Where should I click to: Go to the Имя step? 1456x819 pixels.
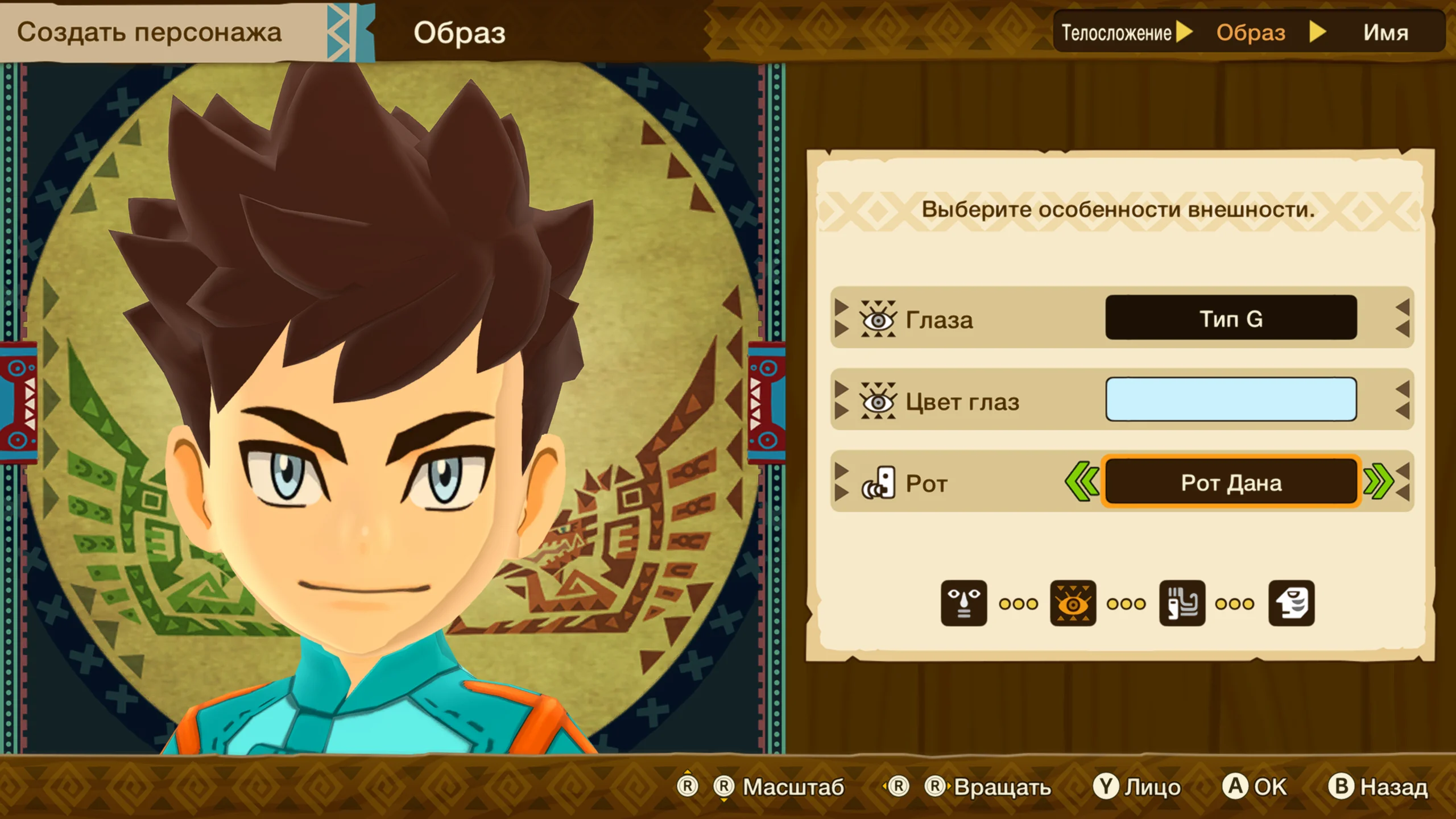pyautogui.click(x=1385, y=32)
